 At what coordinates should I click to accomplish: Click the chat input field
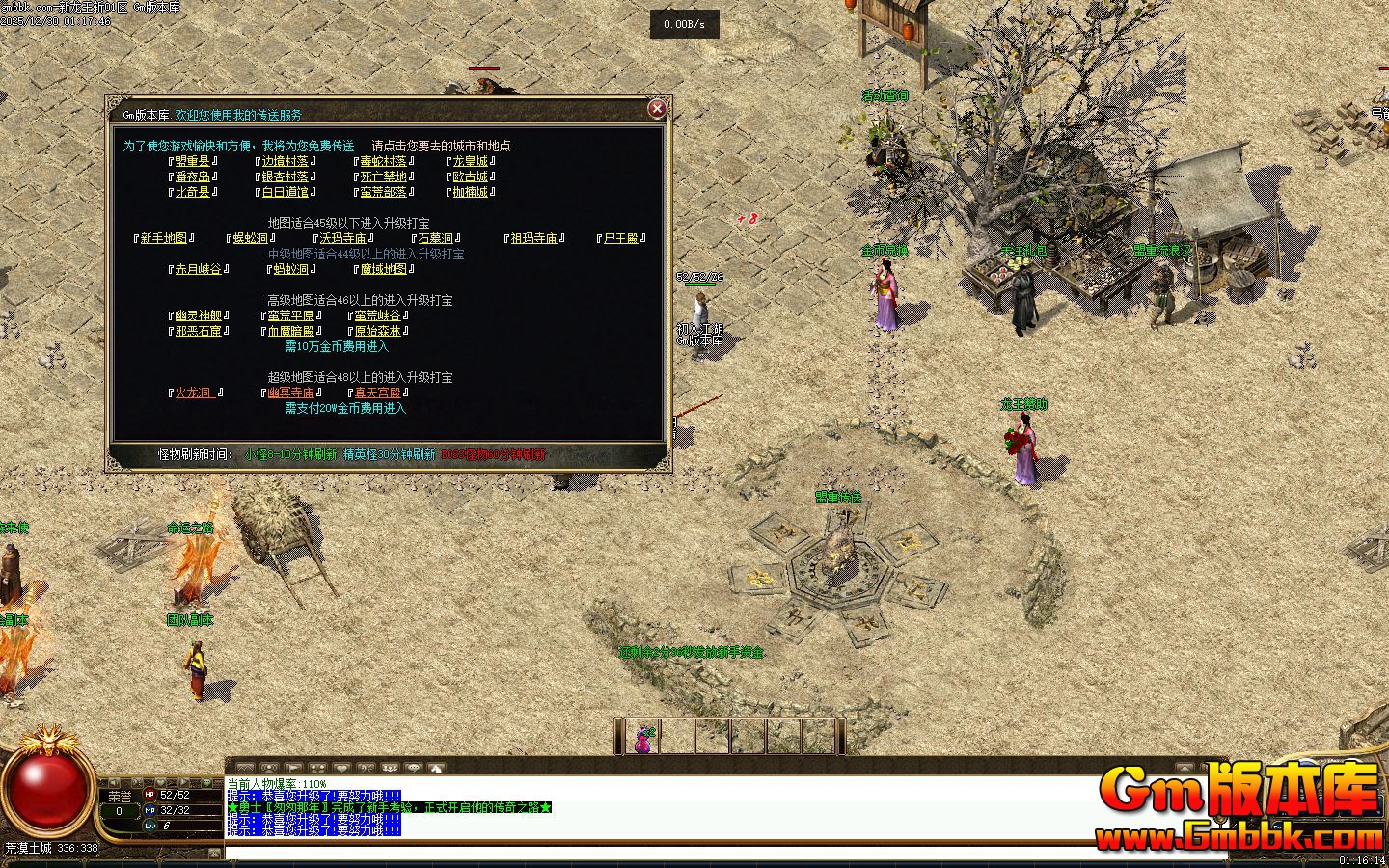pos(675,853)
